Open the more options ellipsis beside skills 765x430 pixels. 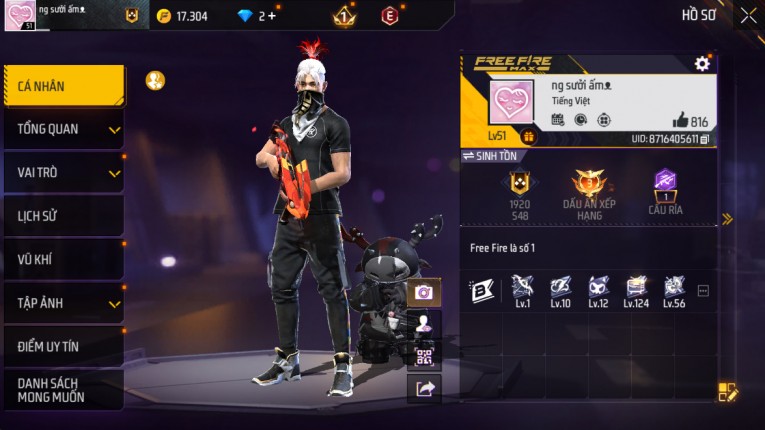click(703, 291)
